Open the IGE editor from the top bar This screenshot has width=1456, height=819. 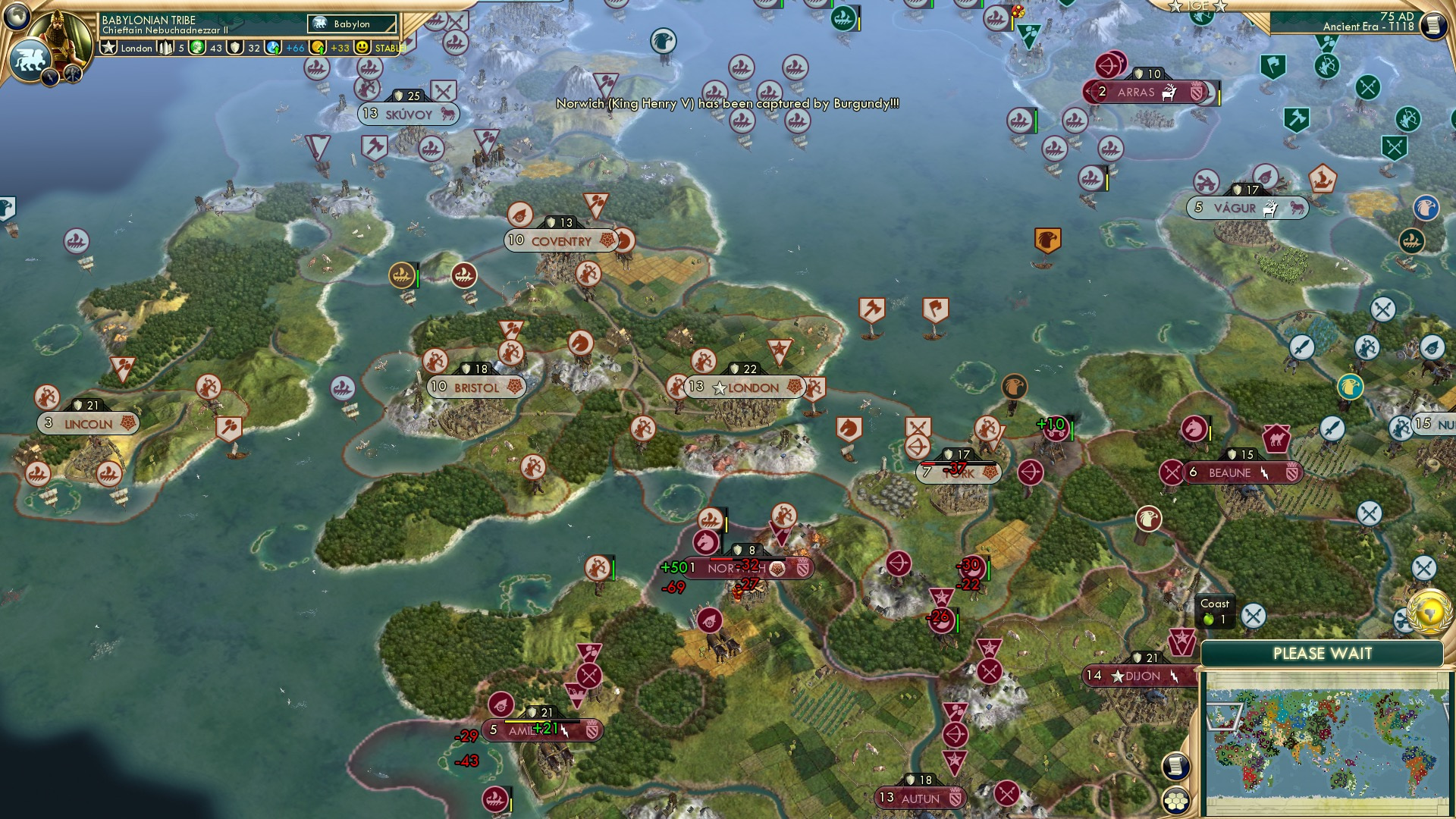(x=1198, y=7)
